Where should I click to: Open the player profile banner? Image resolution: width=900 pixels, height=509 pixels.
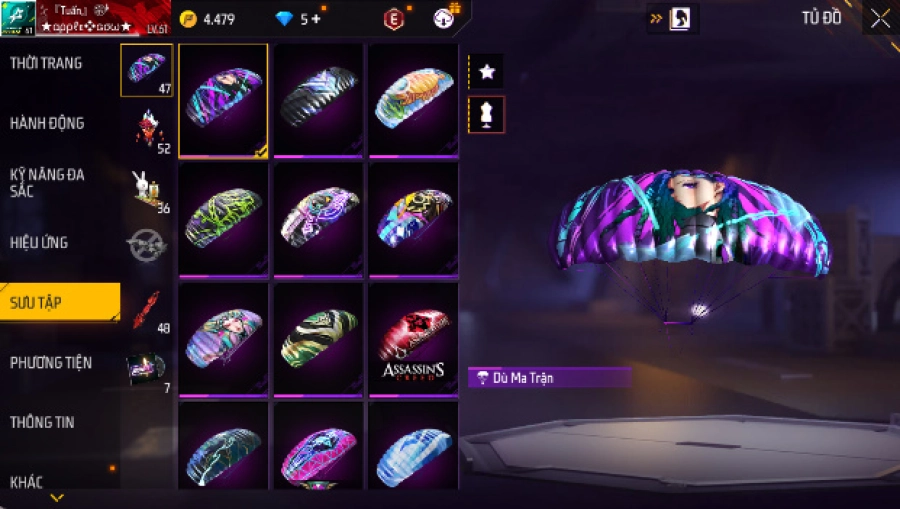coord(85,18)
